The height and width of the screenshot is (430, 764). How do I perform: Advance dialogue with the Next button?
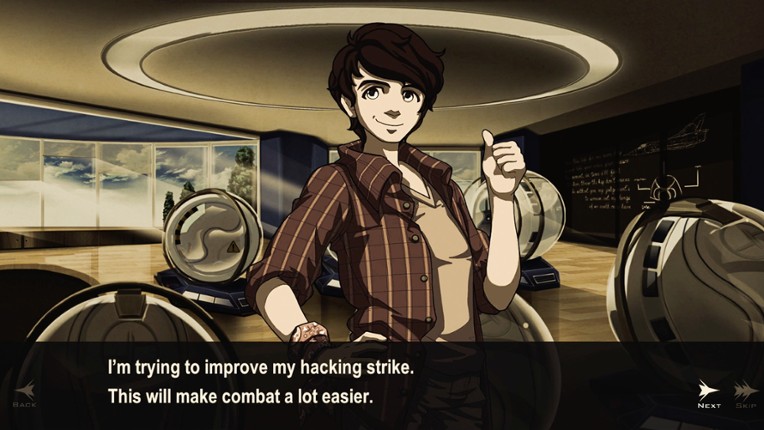tap(709, 393)
